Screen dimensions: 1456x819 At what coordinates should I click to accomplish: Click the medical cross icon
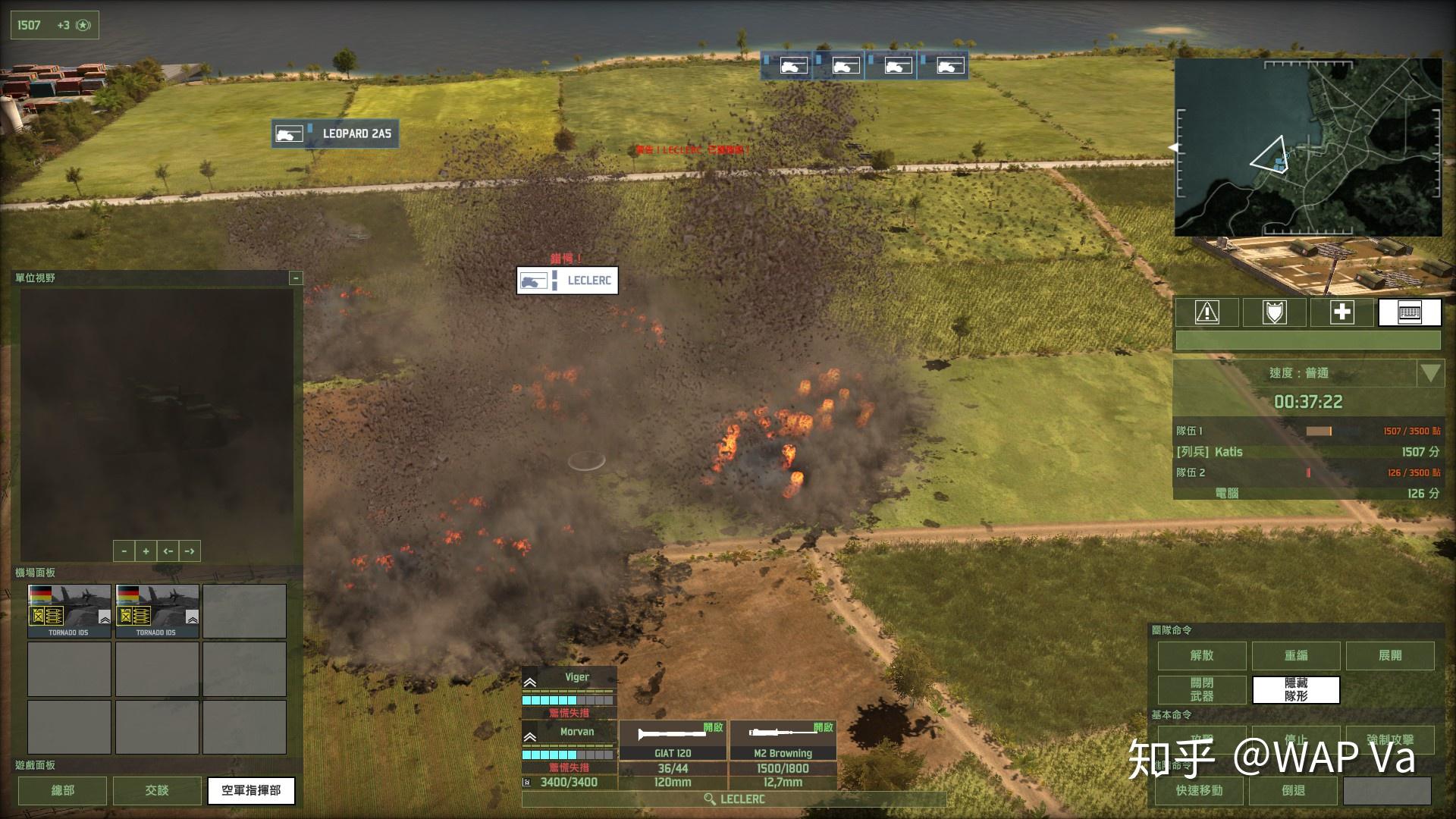1342,312
